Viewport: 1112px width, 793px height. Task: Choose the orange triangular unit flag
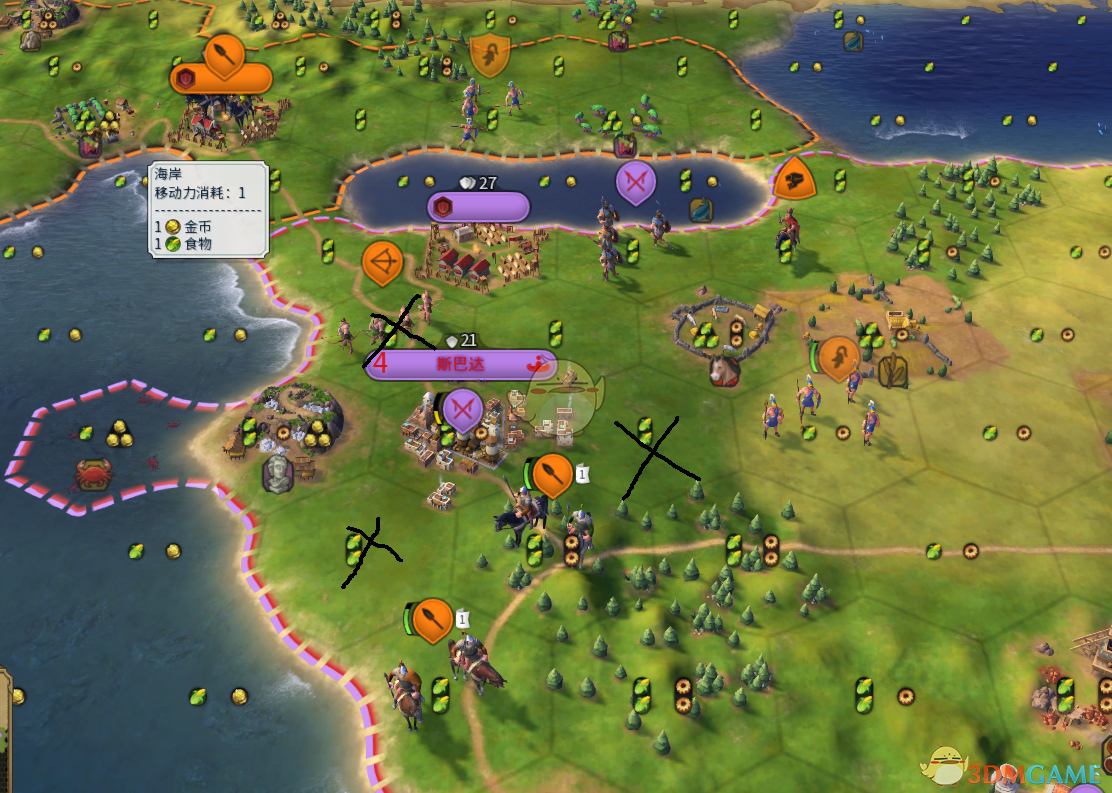tap(795, 179)
